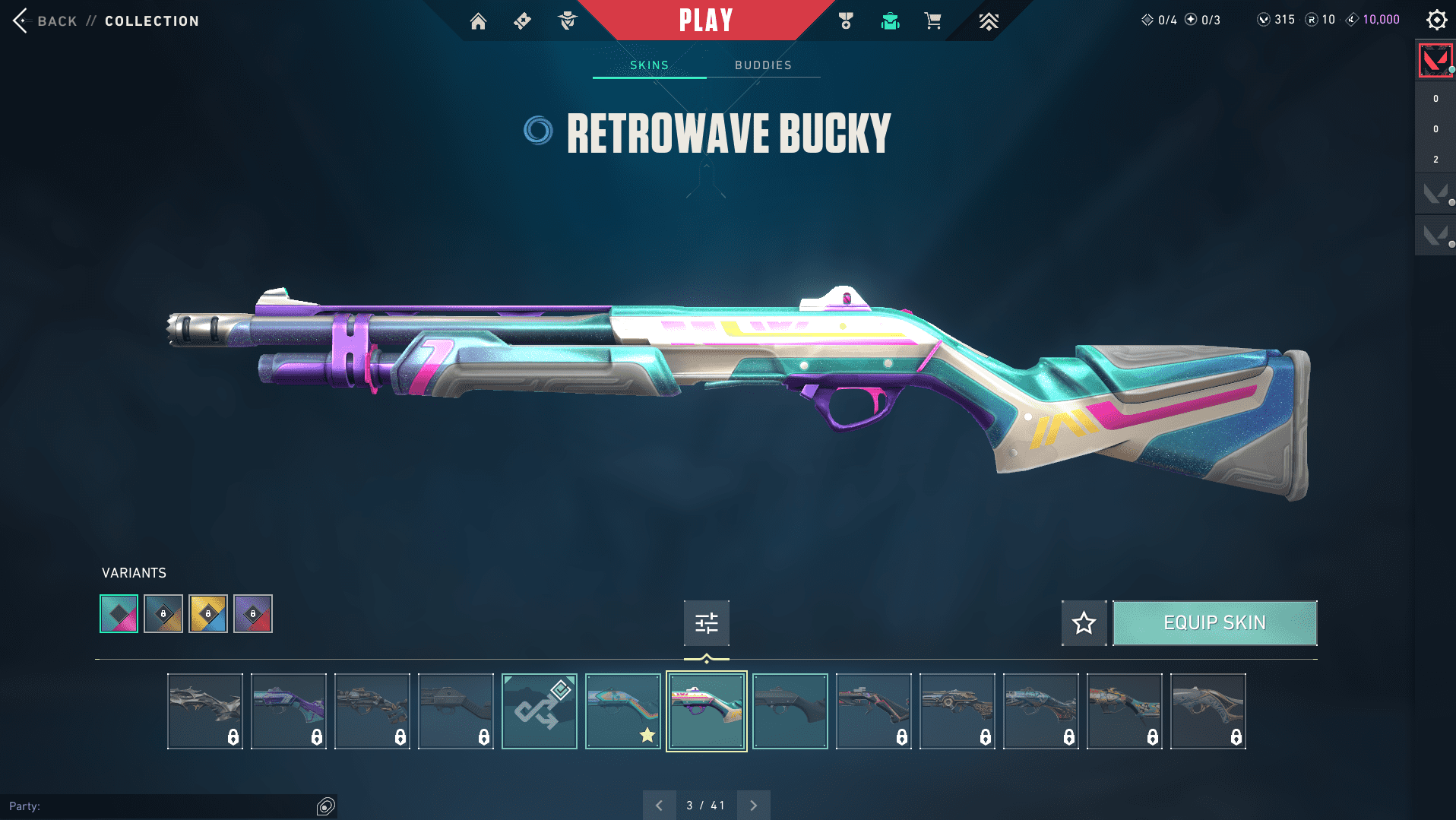Viewport: 1456px width, 820px height.
Task: Open the agents icon in top navigation
Action: tap(568, 21)
